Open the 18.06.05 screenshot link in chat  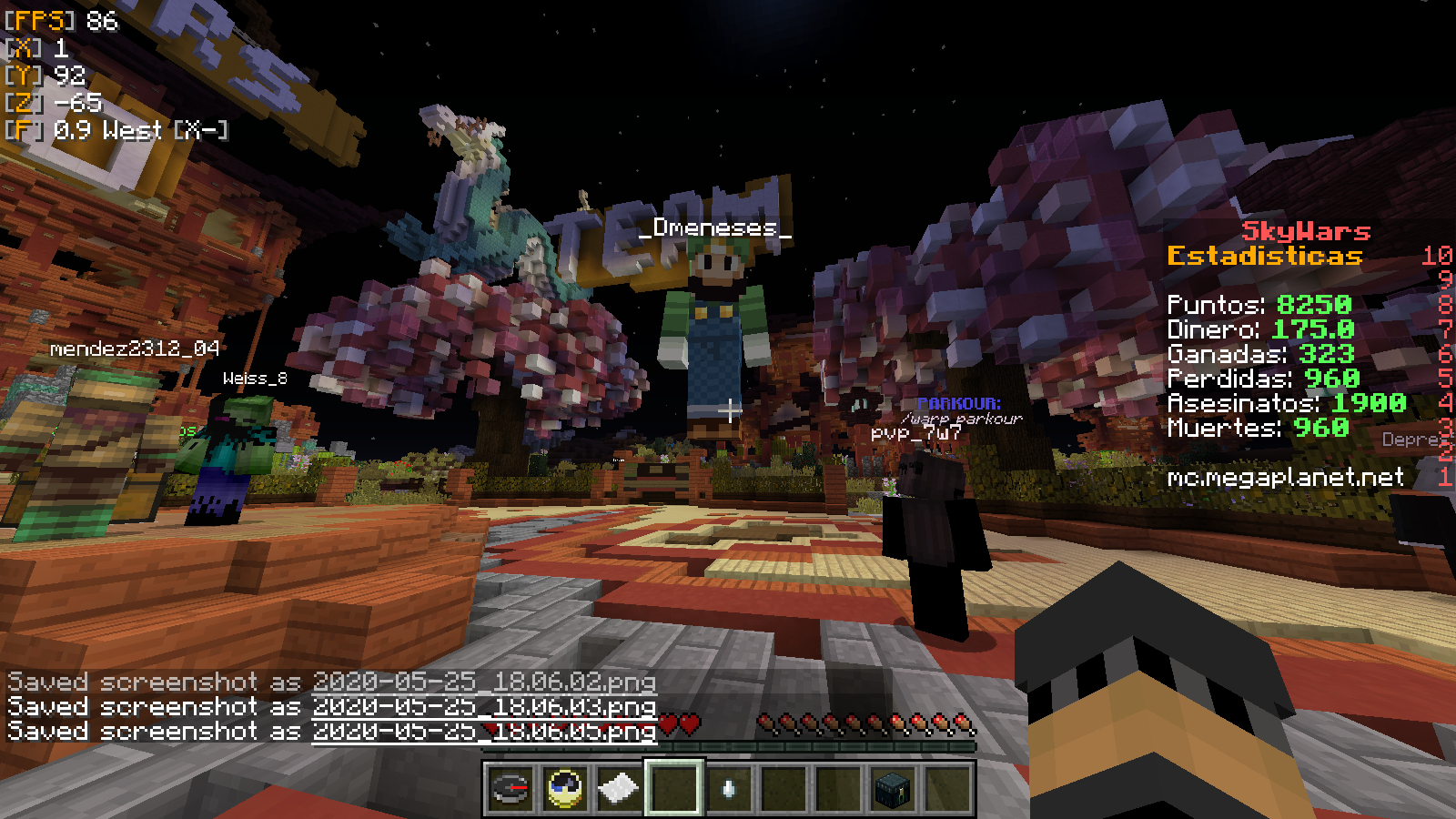[x=483, y=732]
